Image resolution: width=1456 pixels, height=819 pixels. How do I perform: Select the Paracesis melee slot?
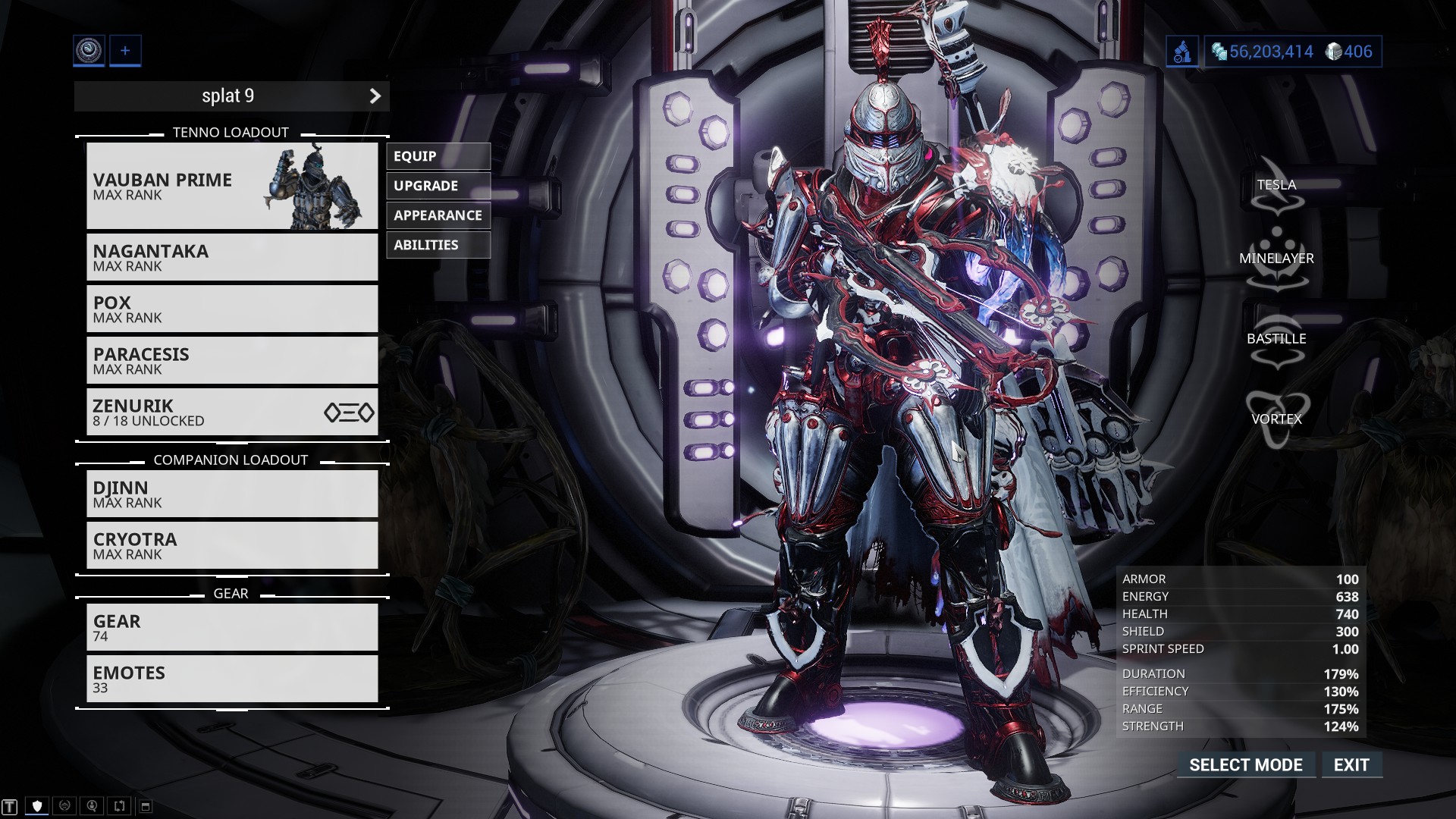(231, 360)
